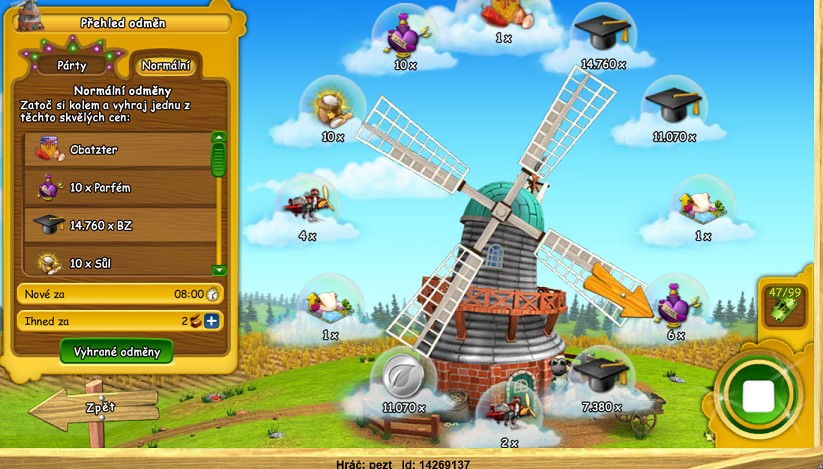Screen dimensions: 823x469
Task: Select the 10 x Parfém reward row
Action: (x=118, y=187)
